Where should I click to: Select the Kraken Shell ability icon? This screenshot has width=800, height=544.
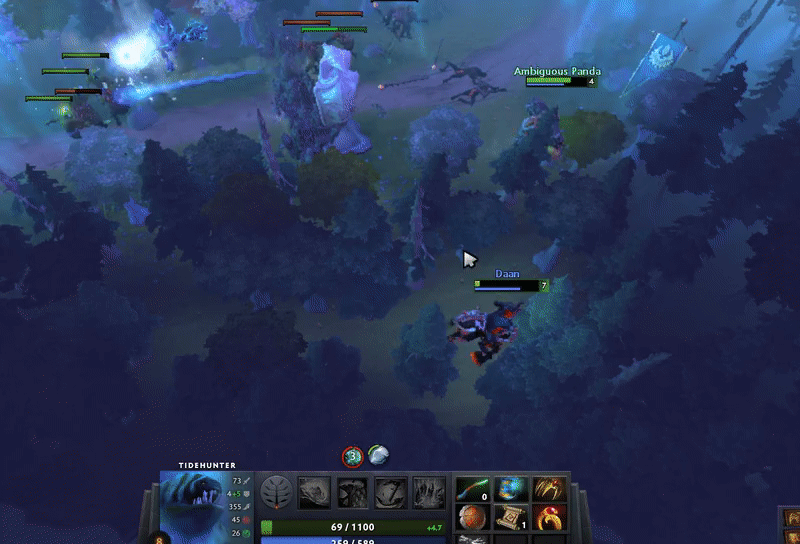point(352,492)
